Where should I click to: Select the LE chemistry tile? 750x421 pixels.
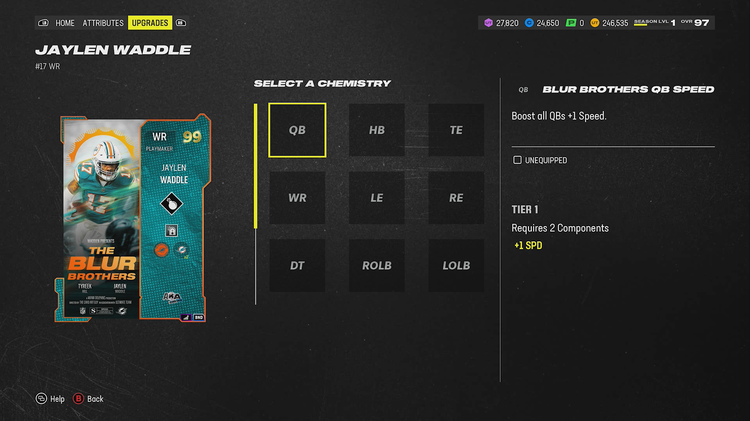377,198
